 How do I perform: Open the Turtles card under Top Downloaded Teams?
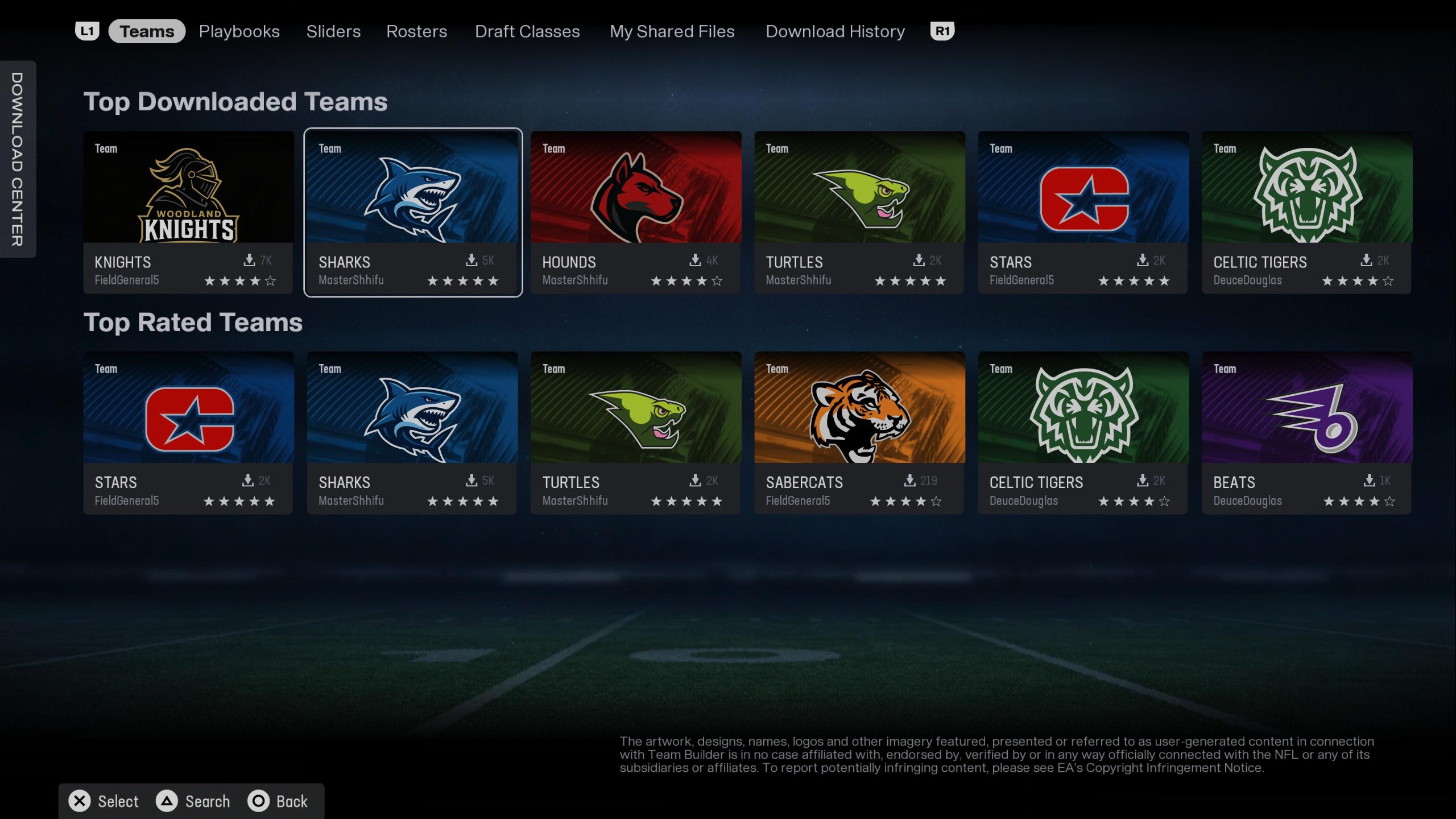[x=859, y=212]
